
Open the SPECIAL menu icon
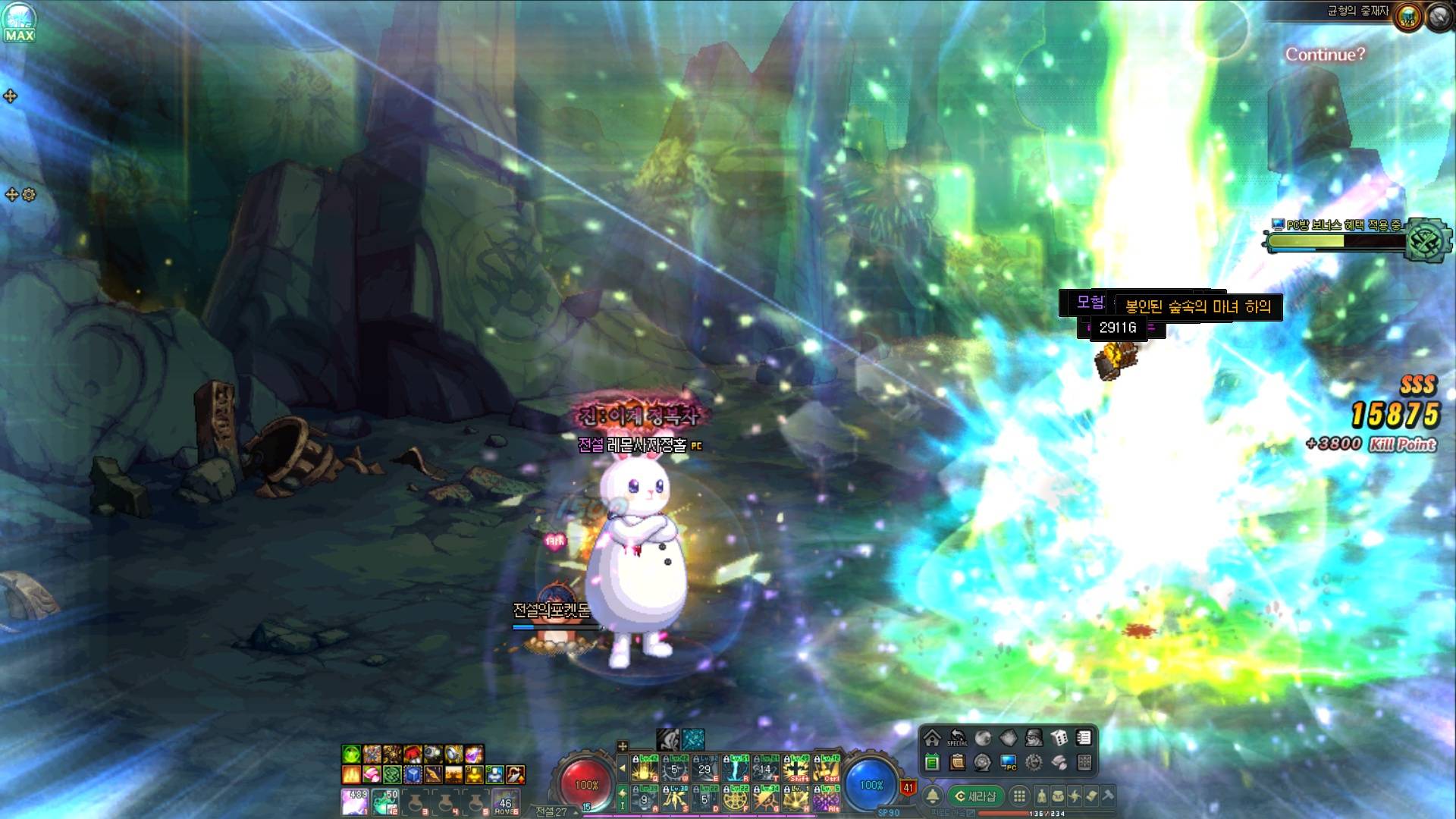(x=957, y=738)
